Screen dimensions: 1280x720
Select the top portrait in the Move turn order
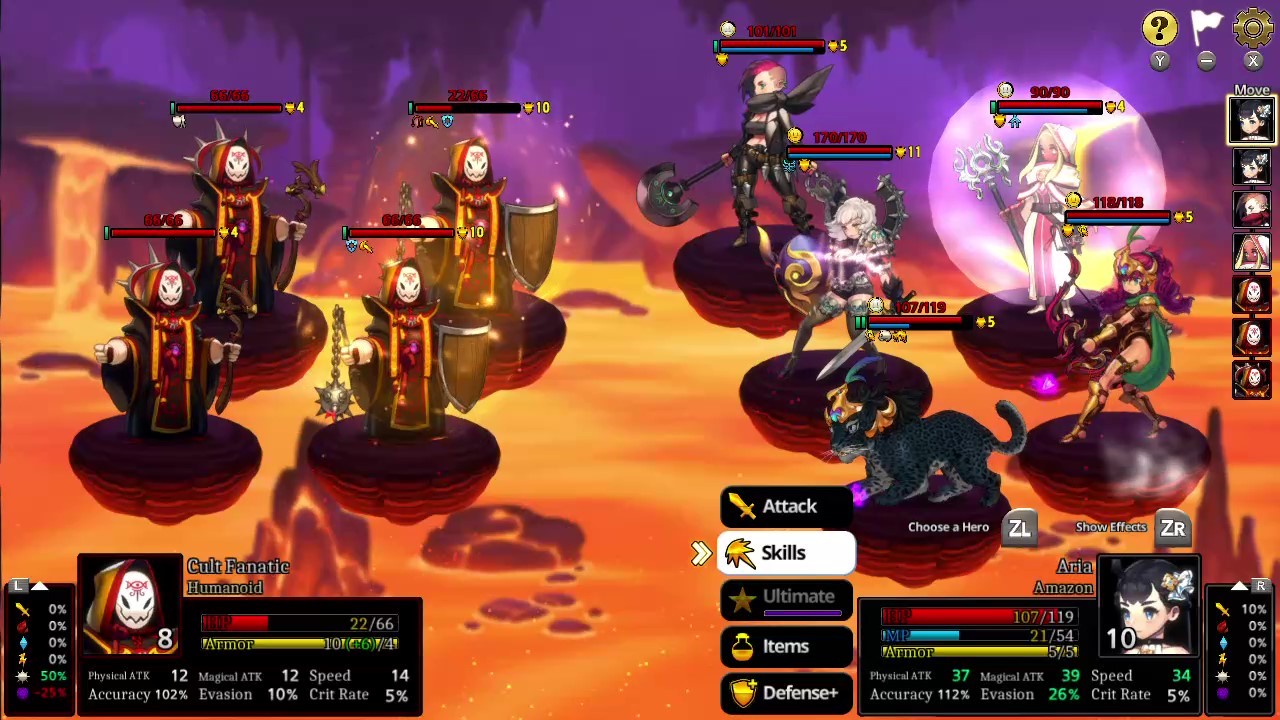[1252, 120]
